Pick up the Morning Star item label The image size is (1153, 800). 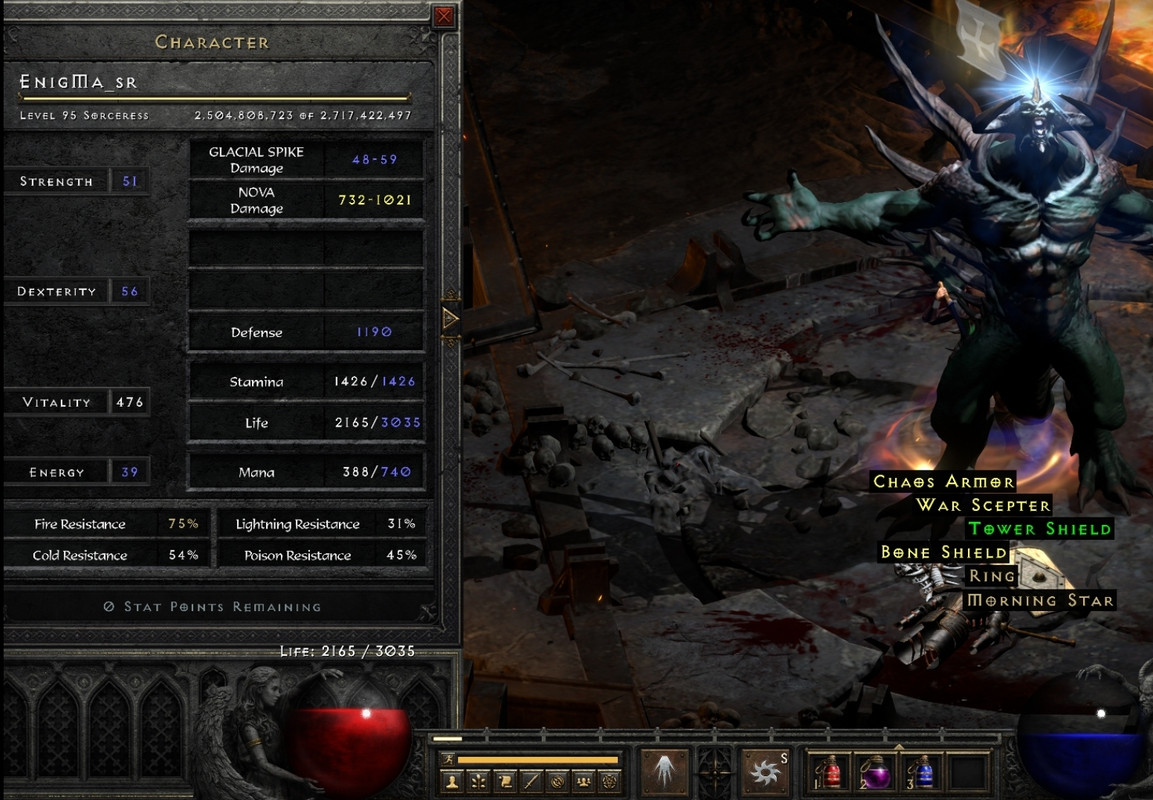(x=1039, y=600)
